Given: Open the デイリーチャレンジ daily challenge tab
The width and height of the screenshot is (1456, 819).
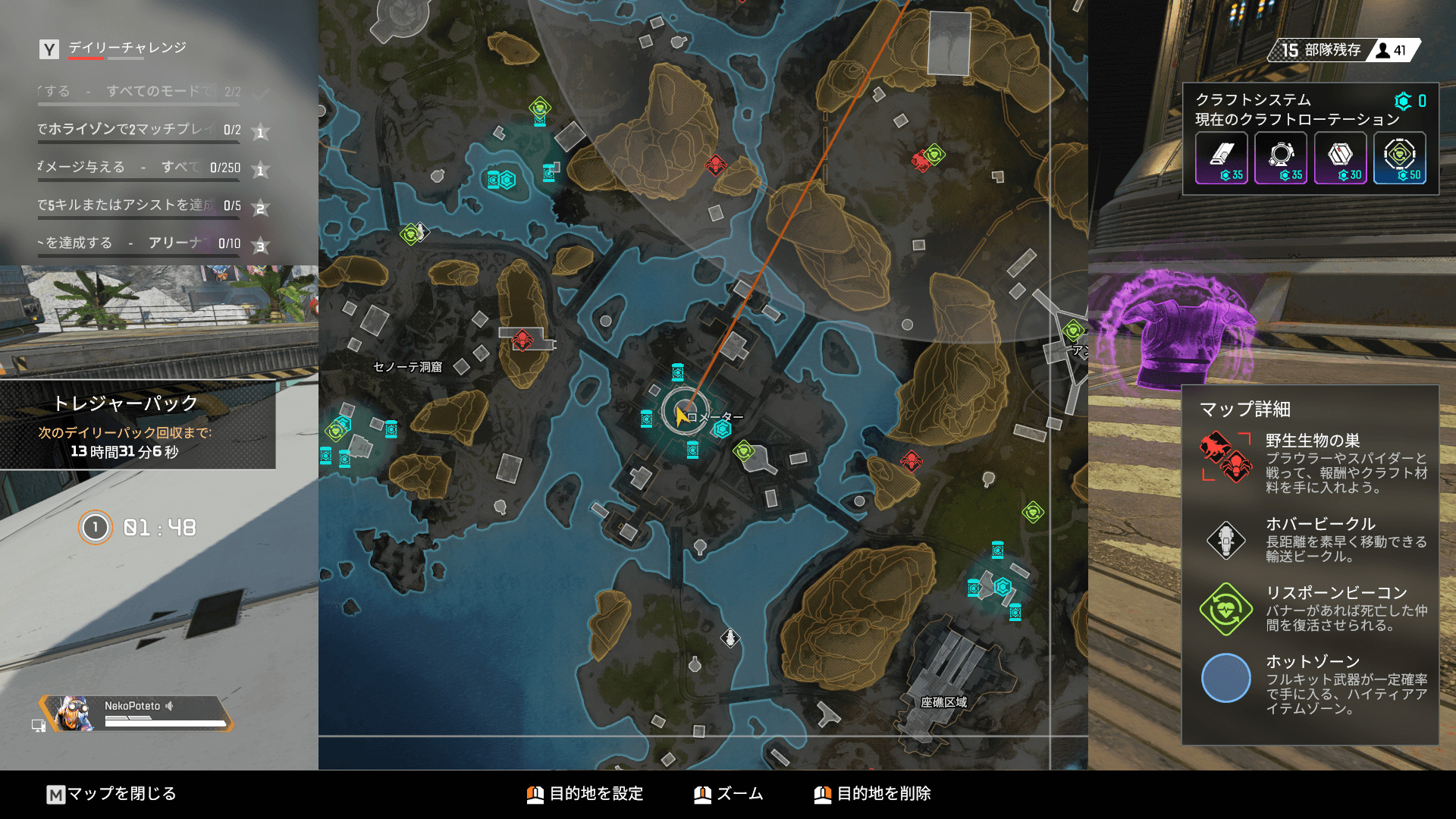Looking at the screenshot, I should (127, 48).
